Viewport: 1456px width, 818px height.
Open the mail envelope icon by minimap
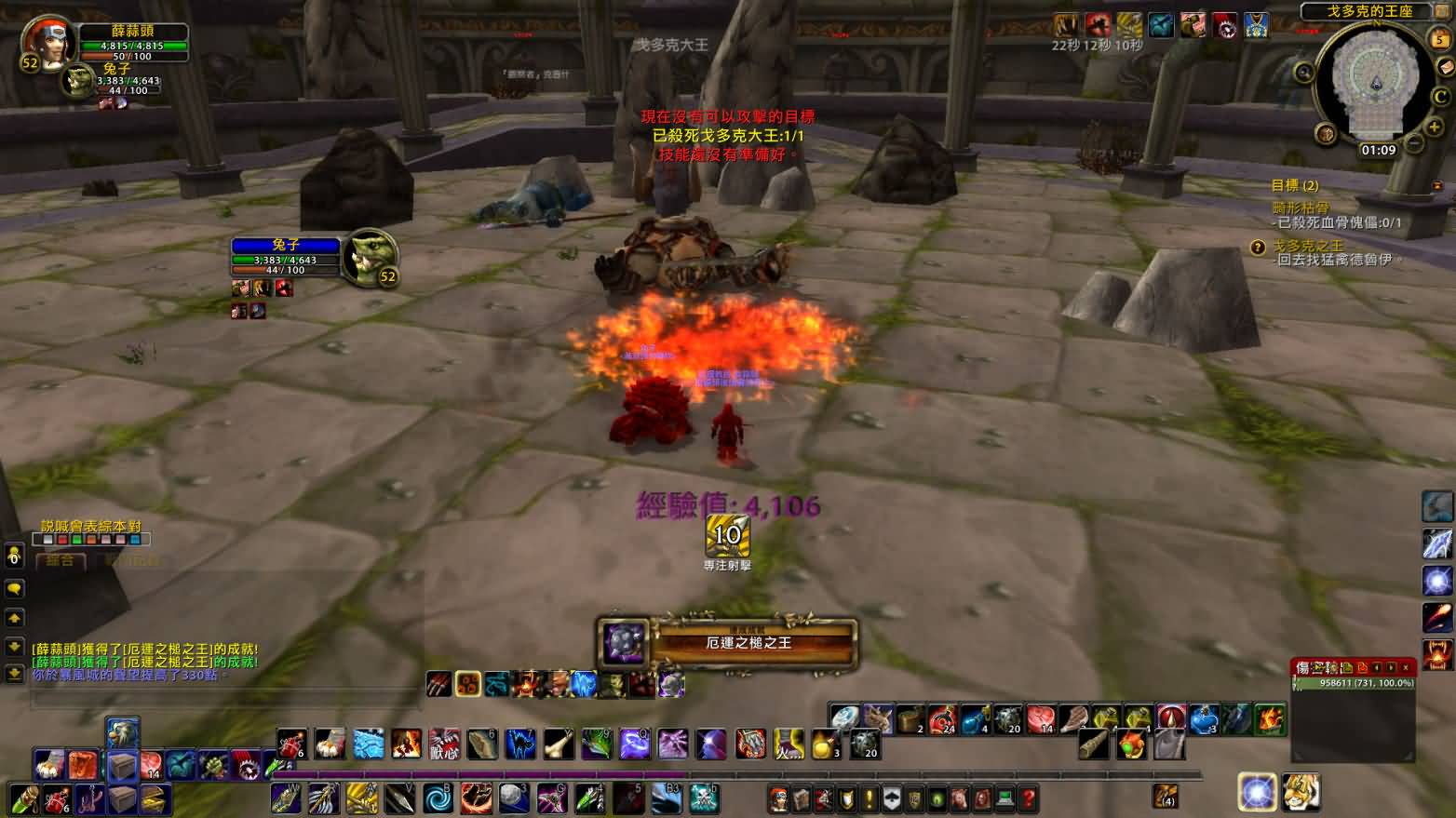pyautogui.click(x=1445, y=68)
